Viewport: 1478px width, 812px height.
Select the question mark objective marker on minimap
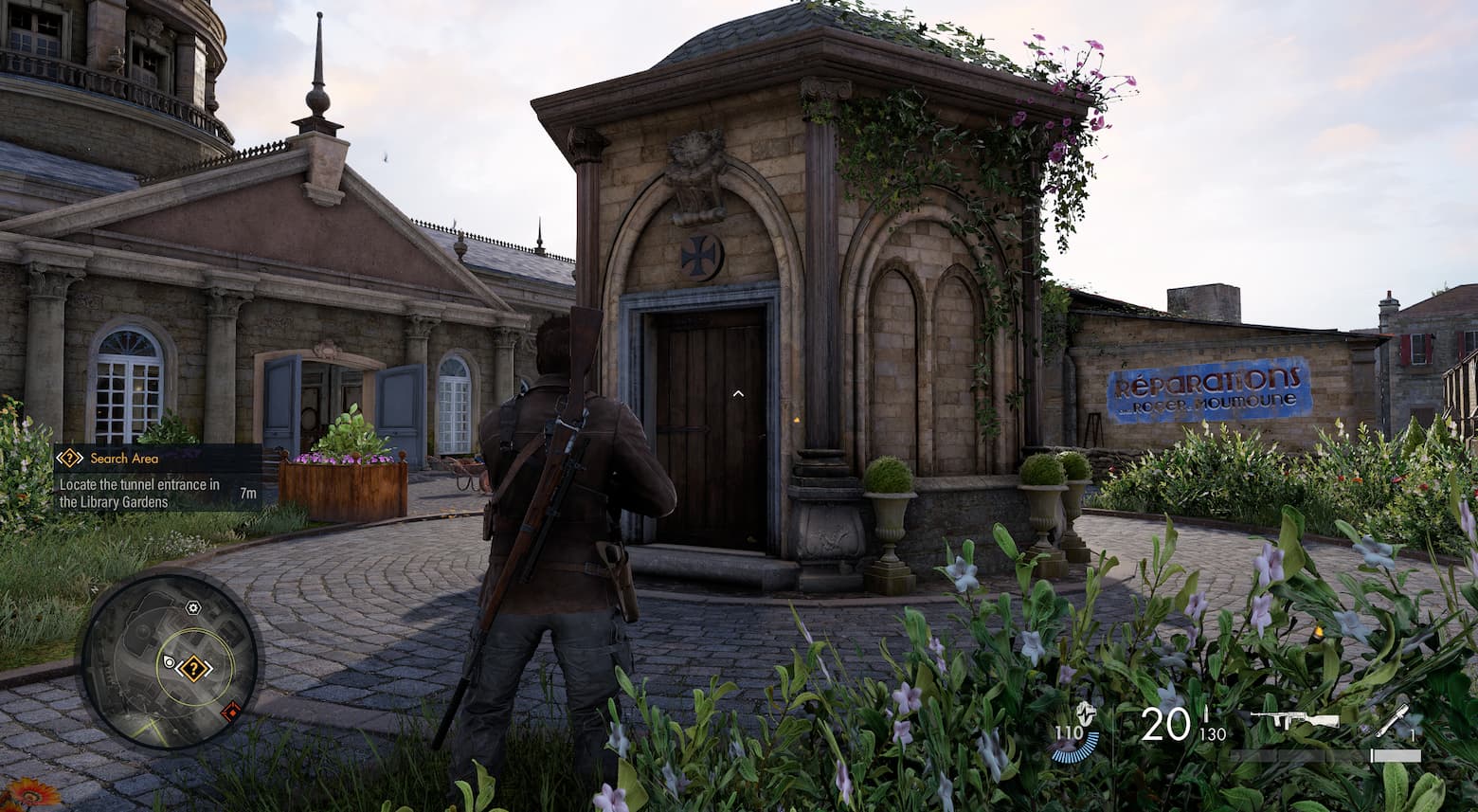click(x=194, y=669)
